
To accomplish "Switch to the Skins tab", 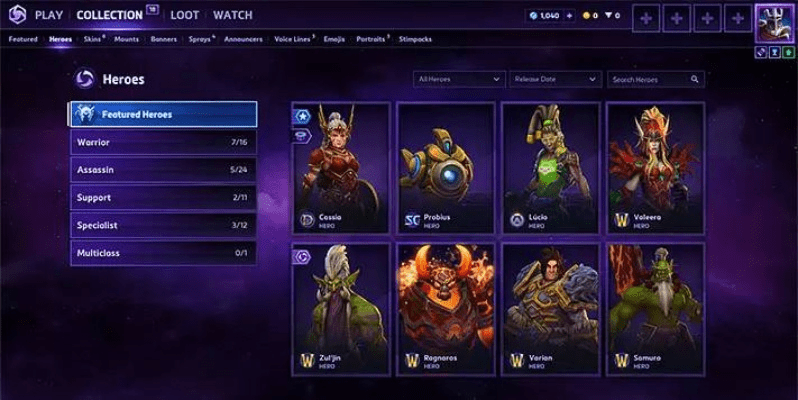I will [x=92, y=39].
